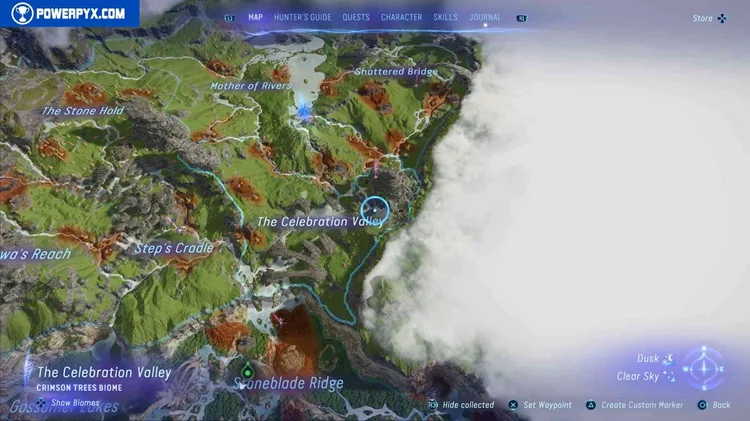Click the green marker near Stoneblade Ridge
This screenshot has height=421, width=750.
coord(246,364)
